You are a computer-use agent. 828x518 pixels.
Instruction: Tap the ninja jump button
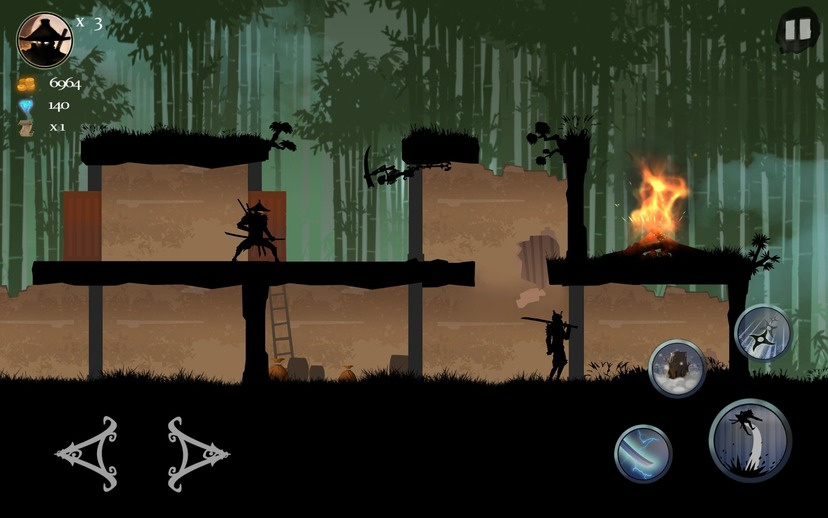[750, 440]
